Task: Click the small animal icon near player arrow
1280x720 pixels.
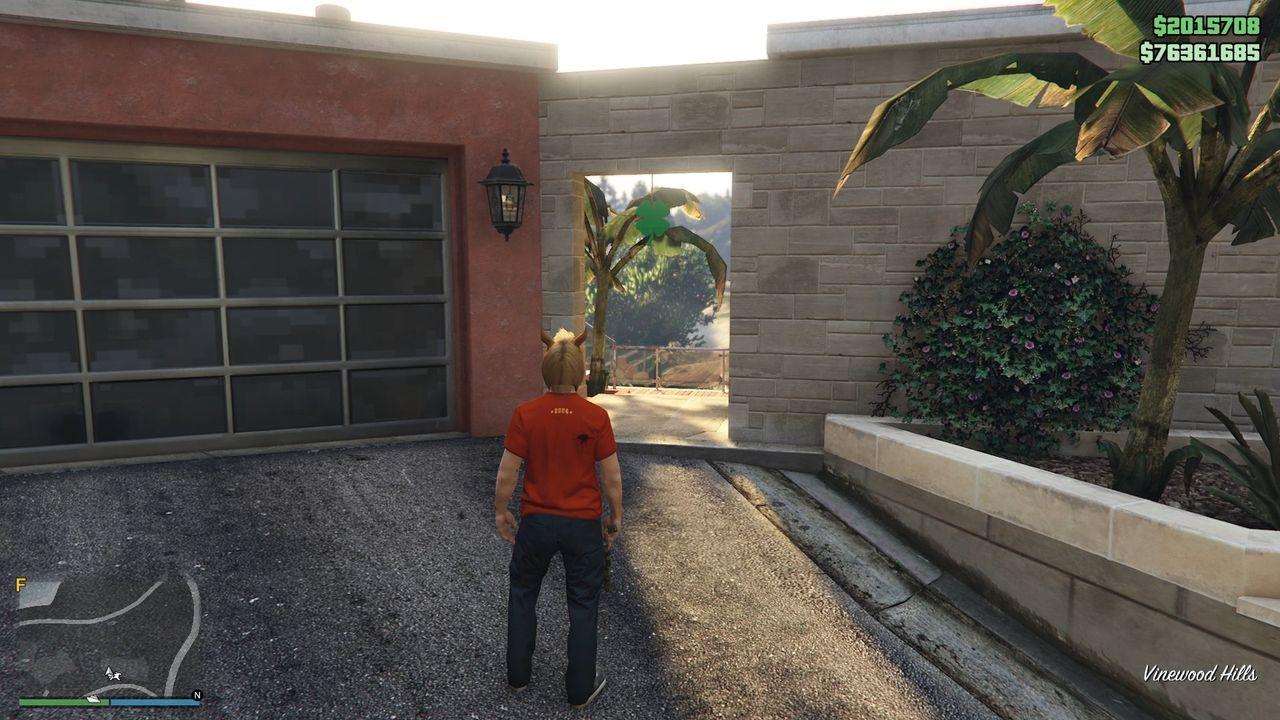Action: [117, 675]
